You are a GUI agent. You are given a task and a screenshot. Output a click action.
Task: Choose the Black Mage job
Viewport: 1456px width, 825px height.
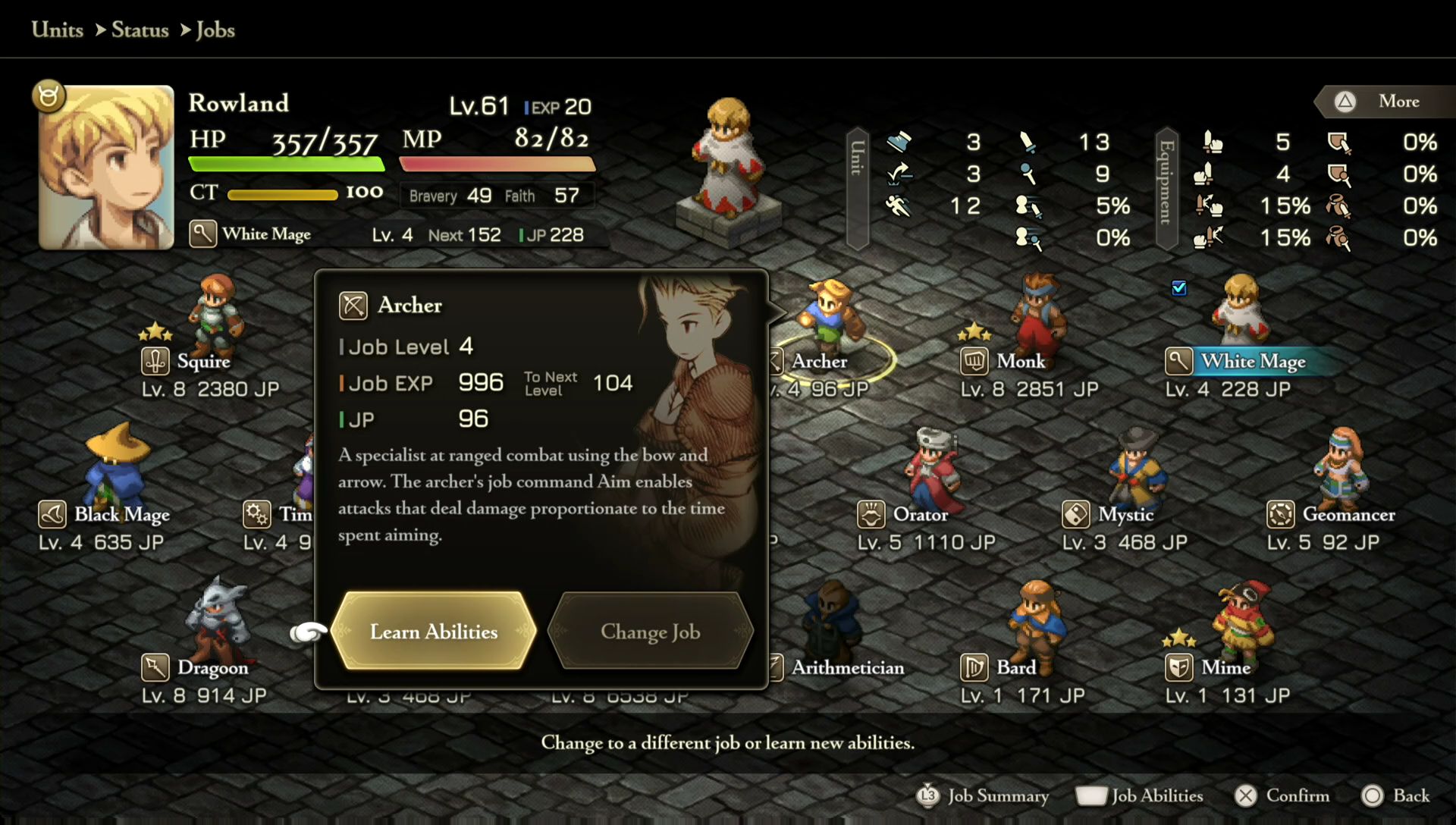click(x=121, y=514)
